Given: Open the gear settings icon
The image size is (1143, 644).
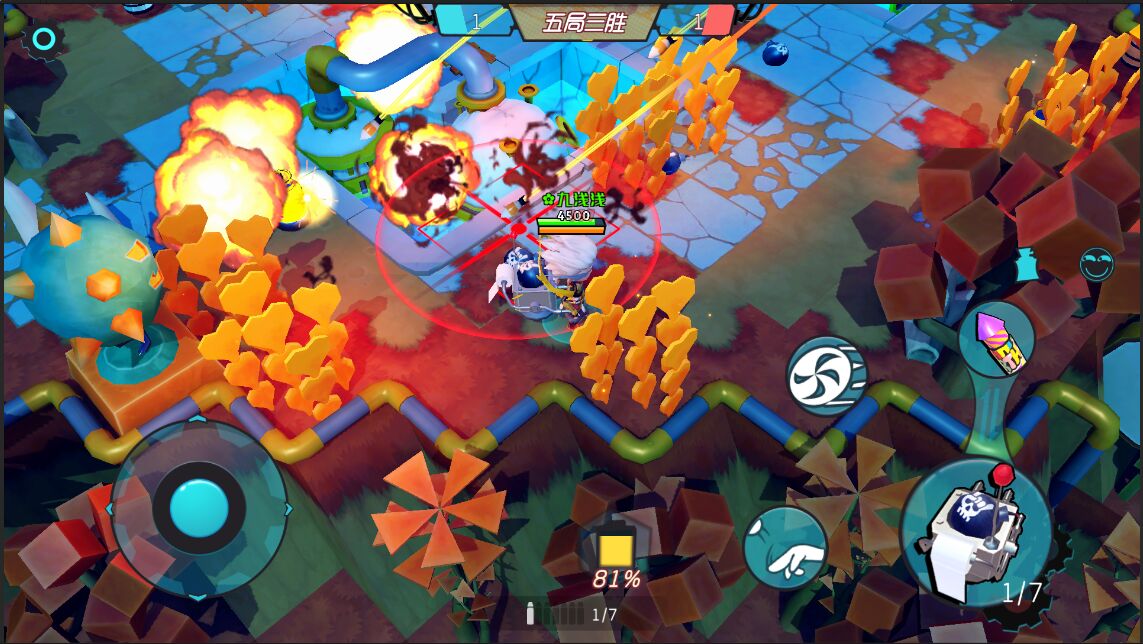Looking at the screenshot, I should pos(43,39).
